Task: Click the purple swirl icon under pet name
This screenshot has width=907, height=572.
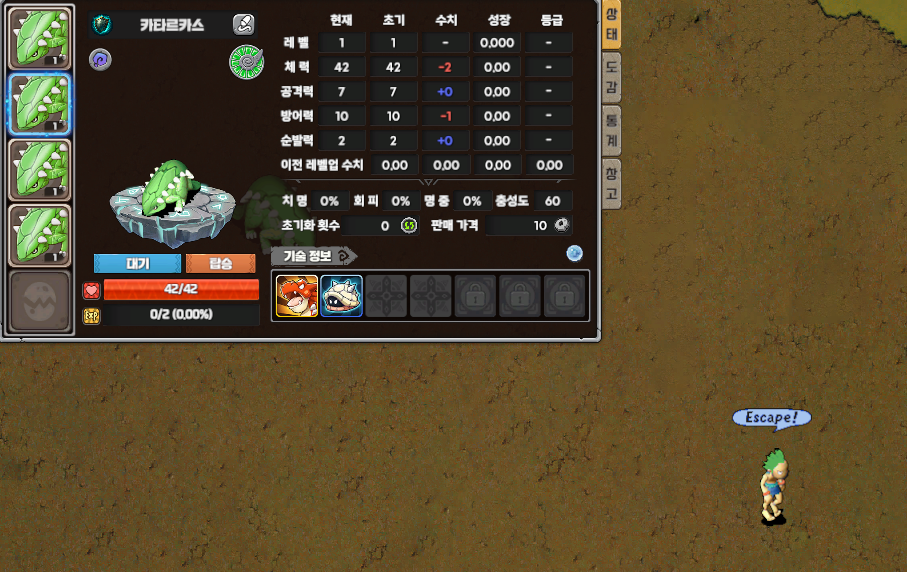Action: pyautogui.click(x=100, y=59)
